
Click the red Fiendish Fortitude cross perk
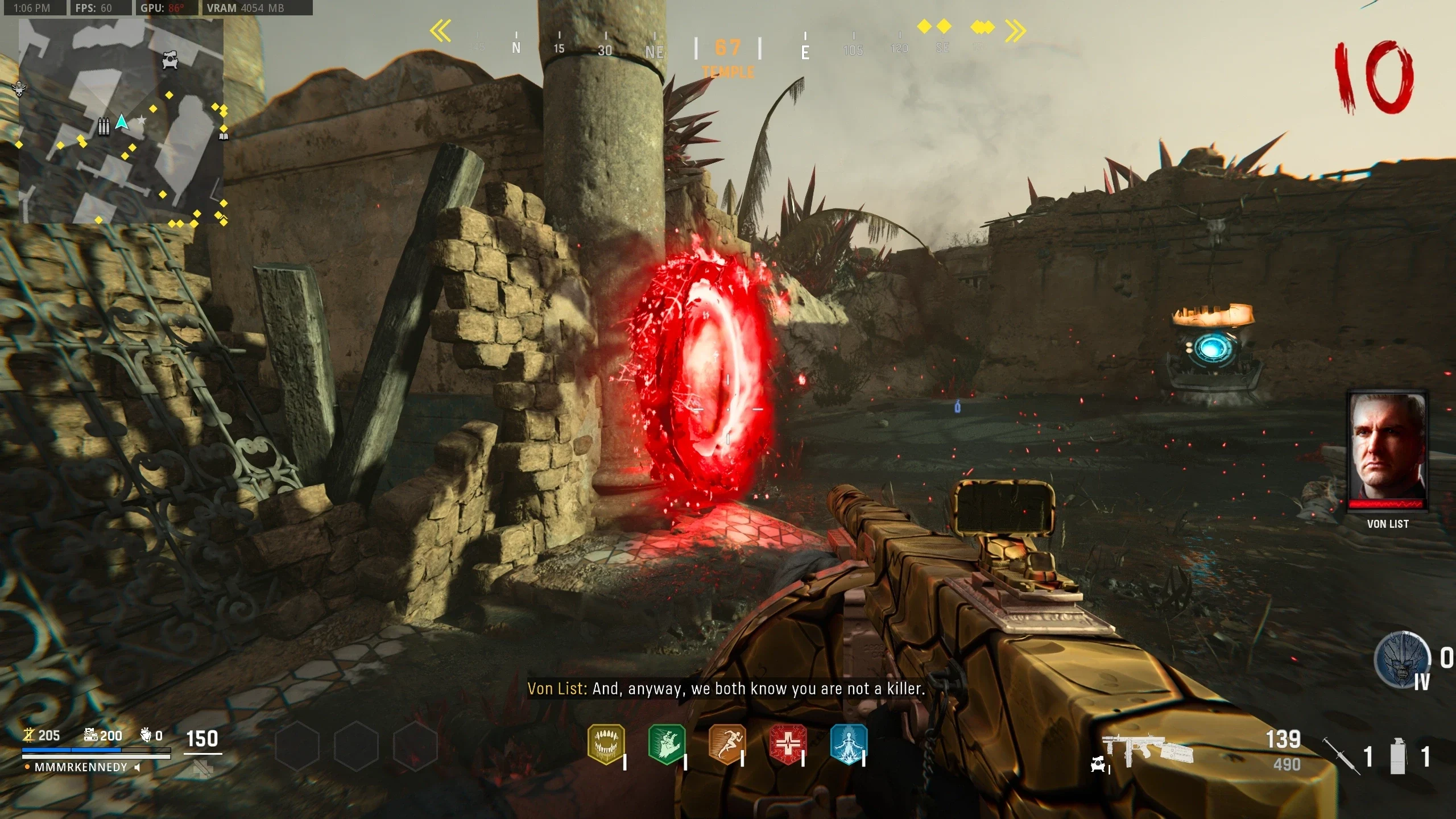coord(788,744)
